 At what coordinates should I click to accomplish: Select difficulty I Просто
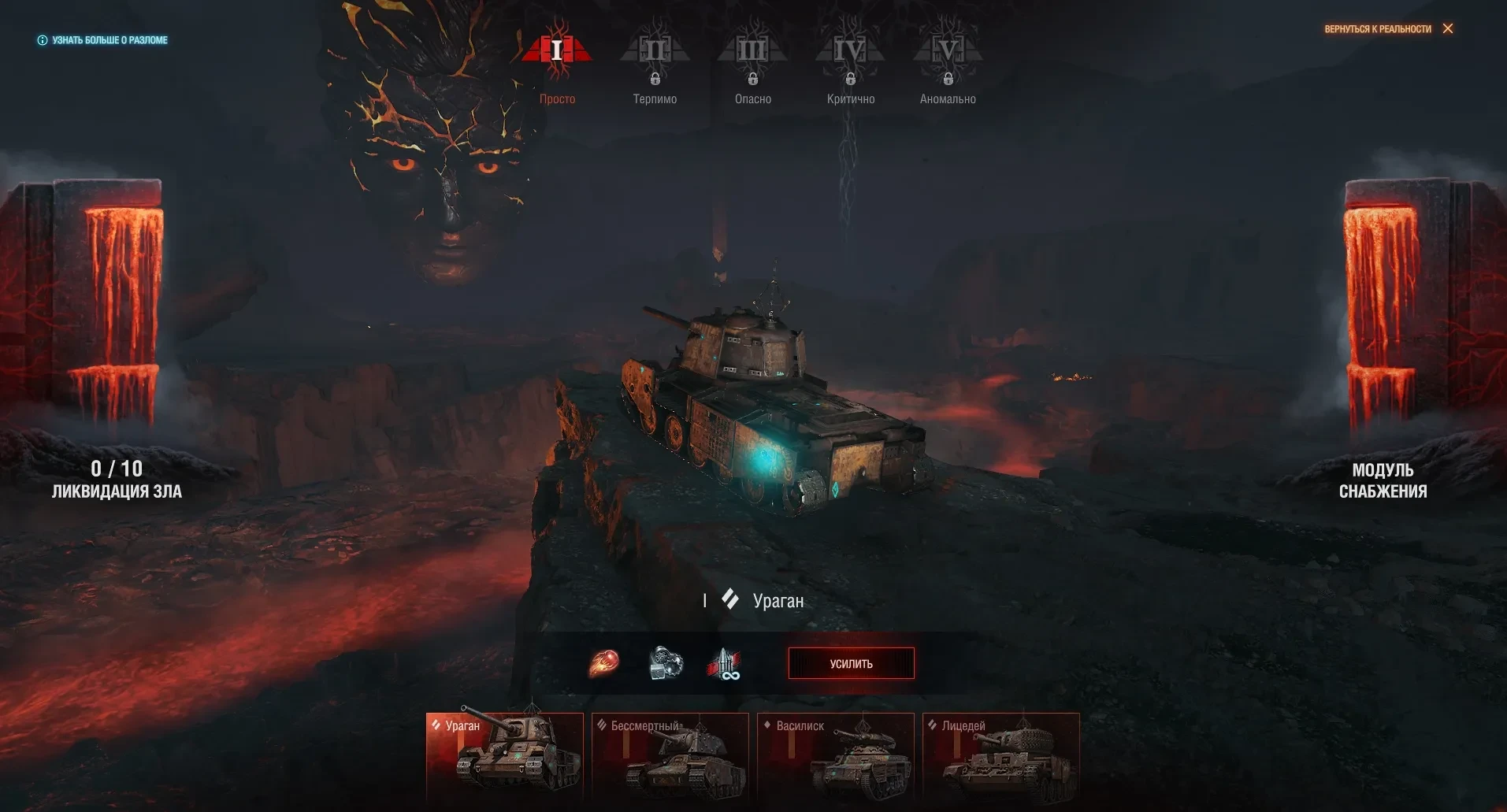click(557, 61)
